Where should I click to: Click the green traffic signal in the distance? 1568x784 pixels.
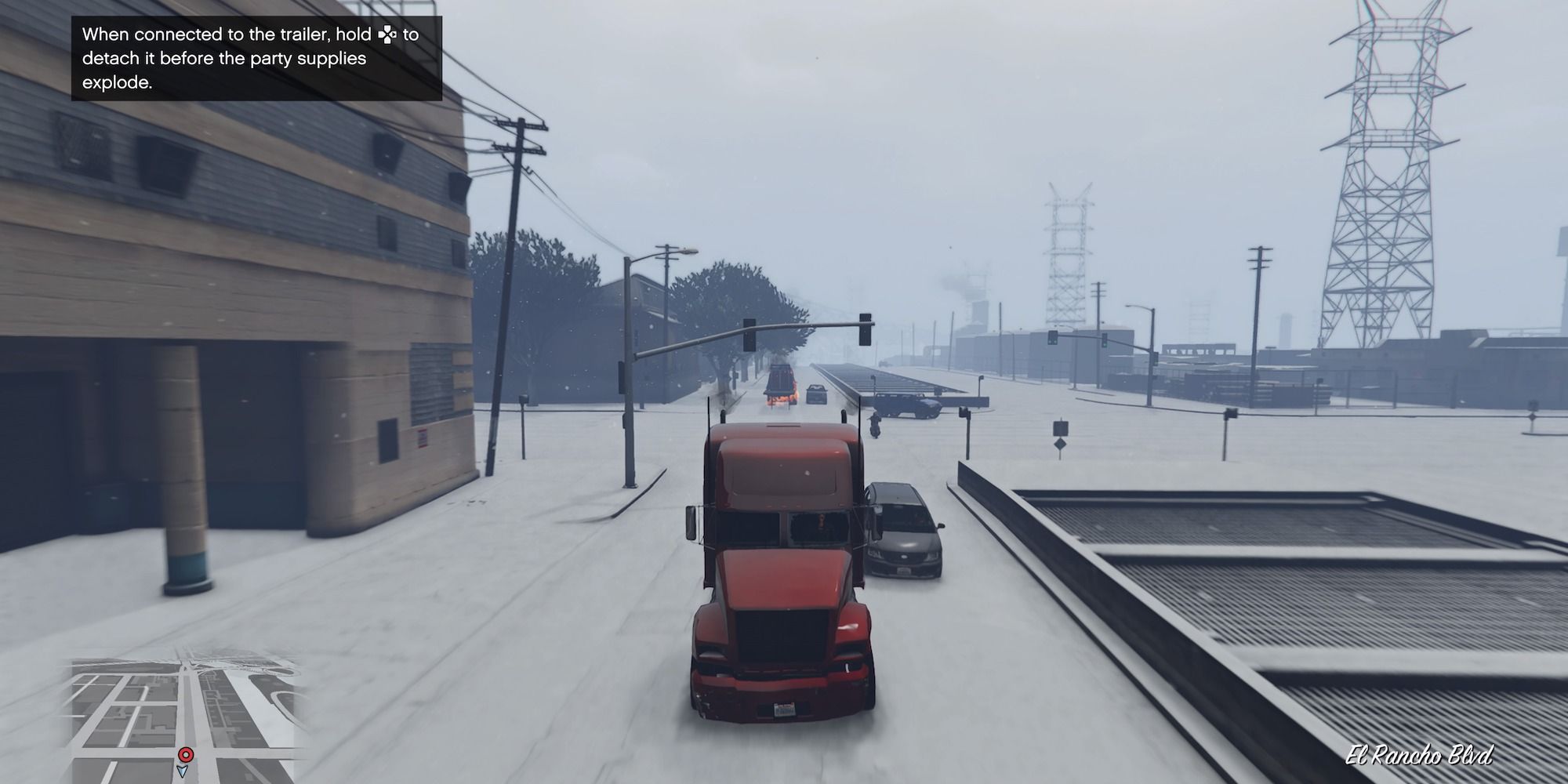(x=1105, y=345)
